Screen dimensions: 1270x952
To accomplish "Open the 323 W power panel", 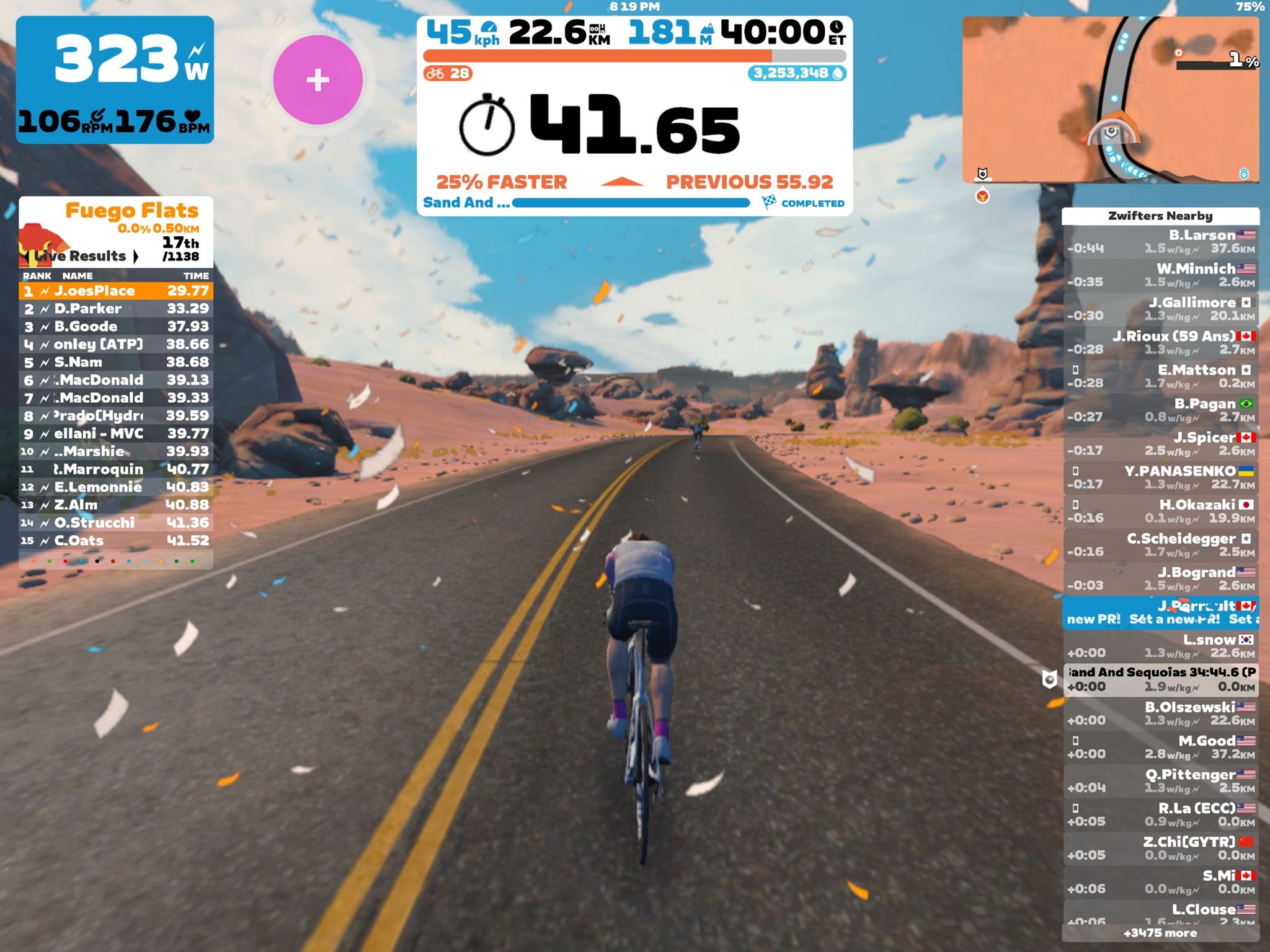I will pyautogui.click(x=115, y=79).
